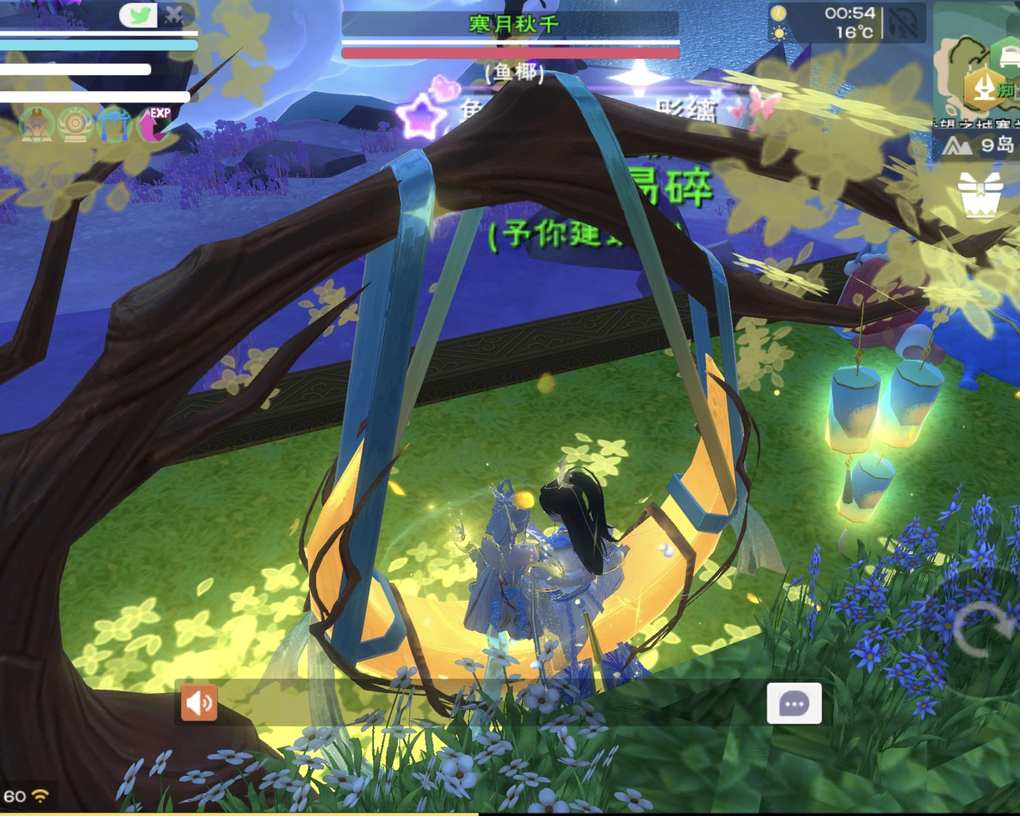Click the eared creature buff icon

pos(36,125)
